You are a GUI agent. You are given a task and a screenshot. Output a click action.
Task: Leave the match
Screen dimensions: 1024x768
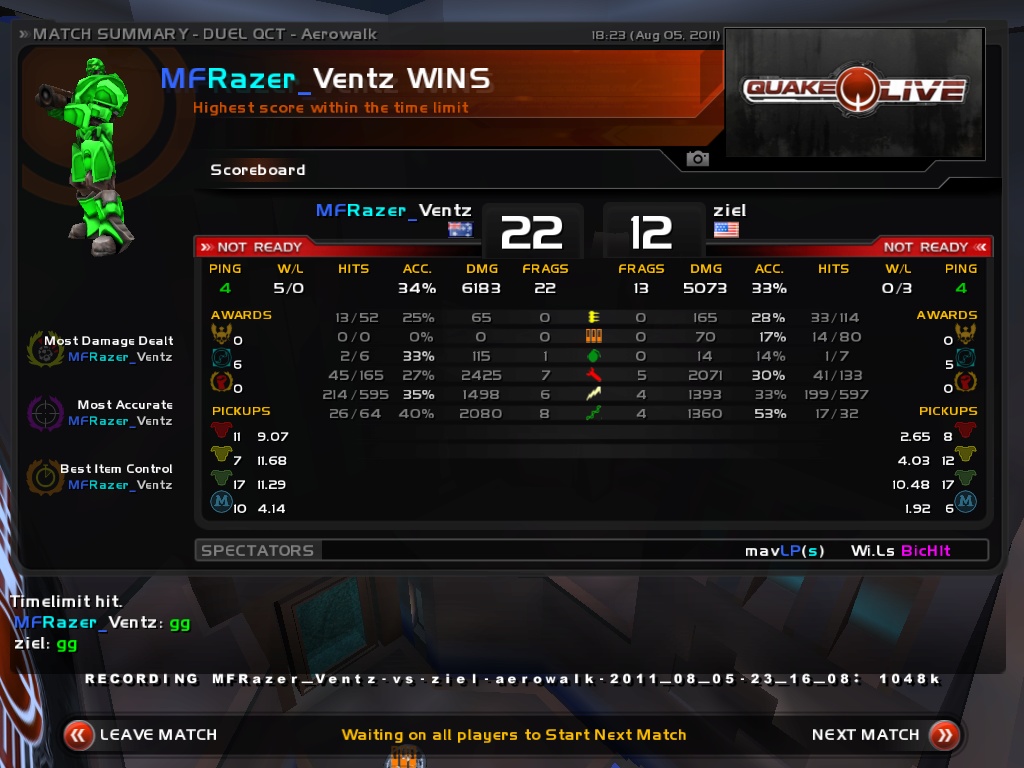(x=141, y=735)
